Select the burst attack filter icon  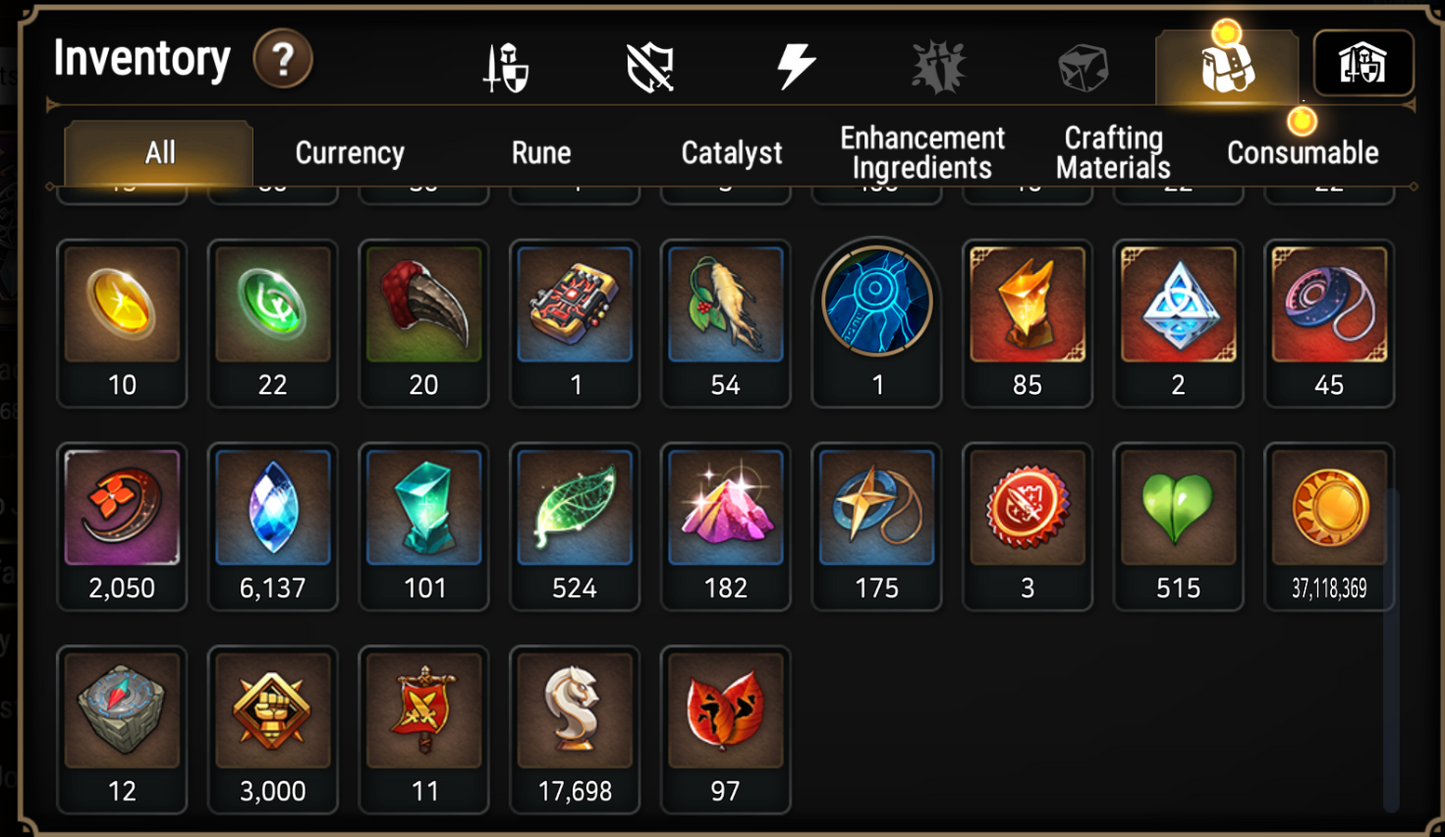pyautogui.click(x=938, y=62)
